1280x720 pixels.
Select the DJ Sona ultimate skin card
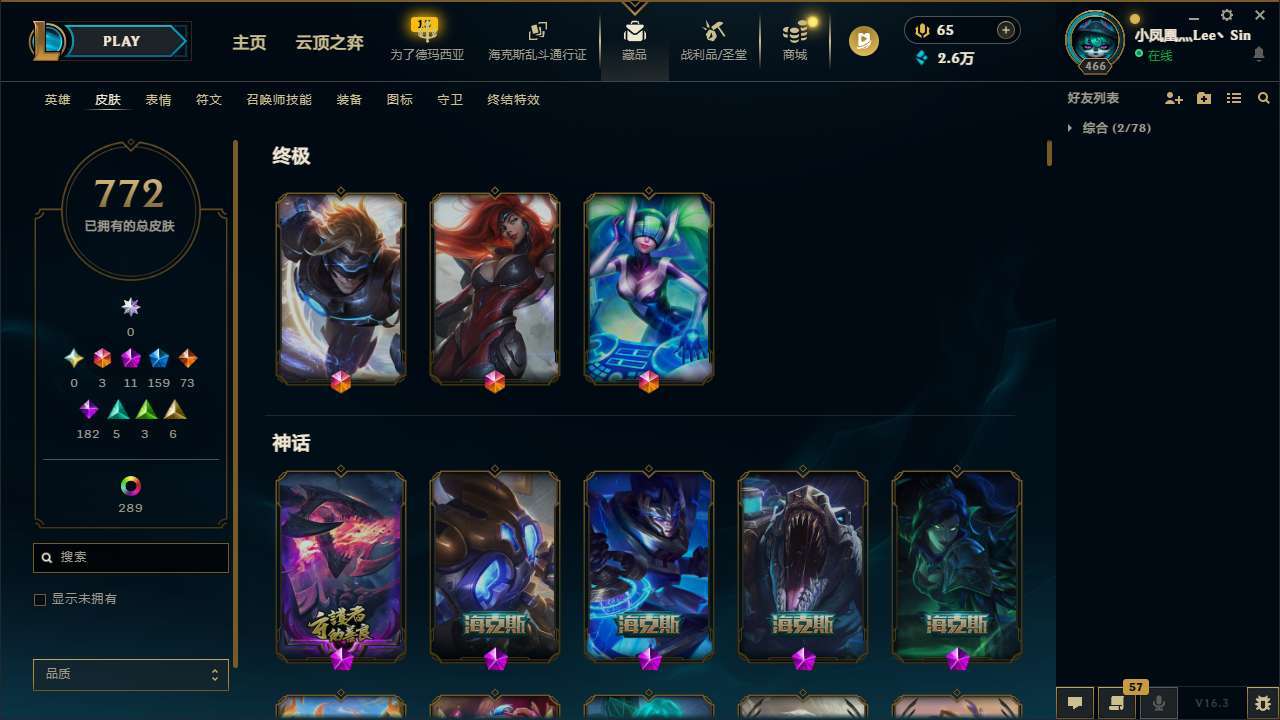[x=648, y=288]
